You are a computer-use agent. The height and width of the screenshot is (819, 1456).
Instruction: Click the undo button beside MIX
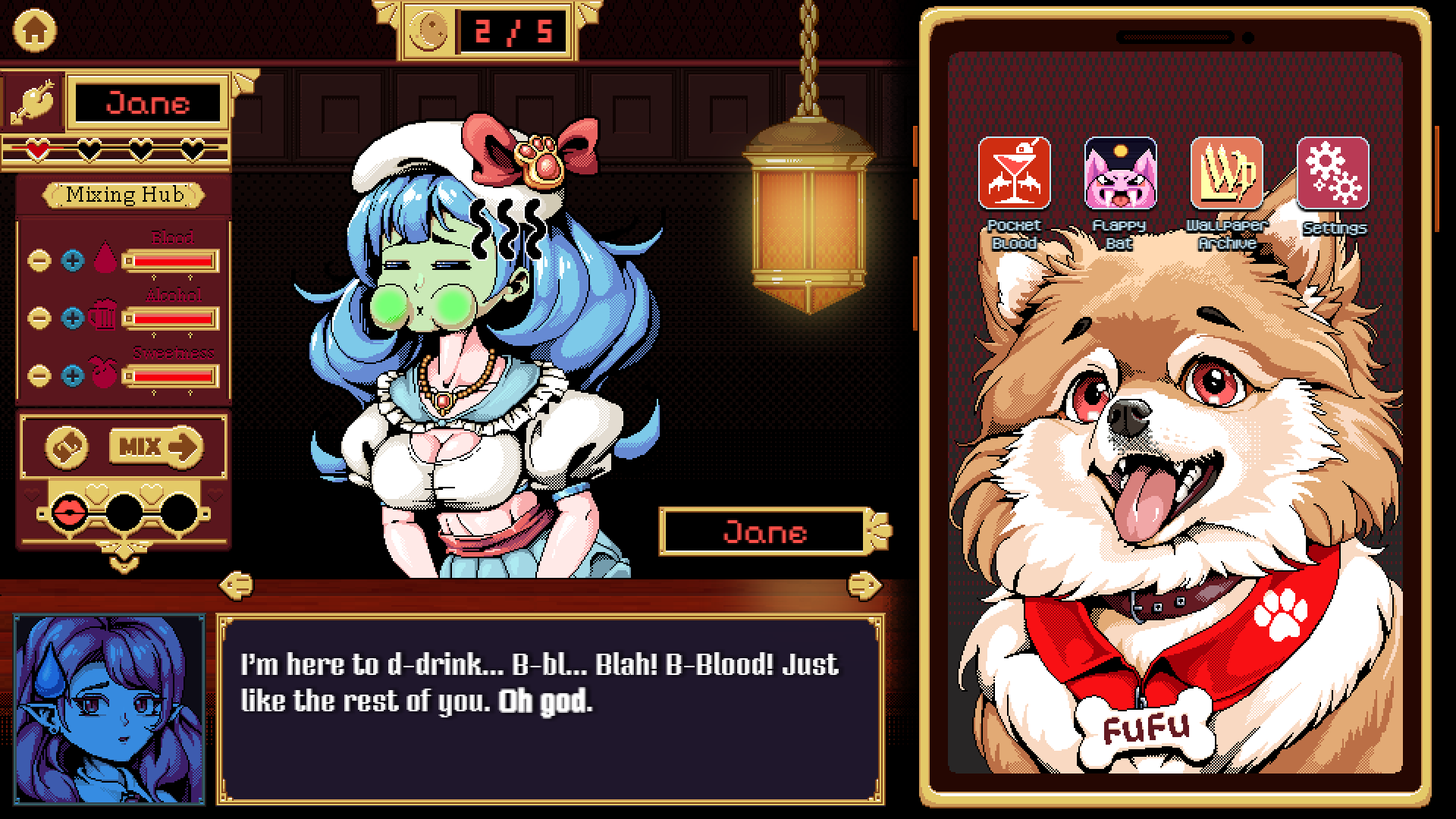(67, 448)
